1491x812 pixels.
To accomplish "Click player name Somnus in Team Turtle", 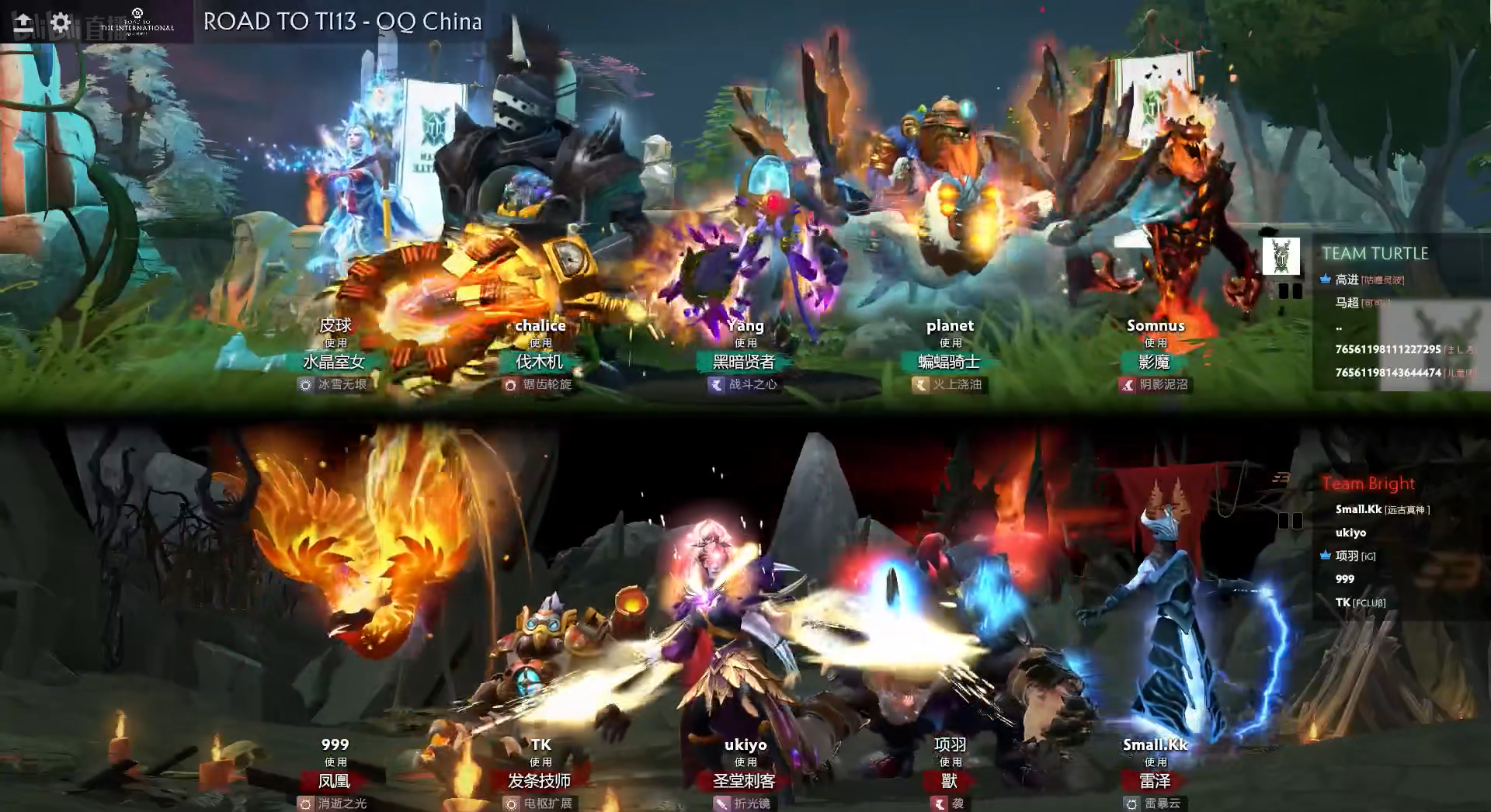I will [x=1156, y=325].
